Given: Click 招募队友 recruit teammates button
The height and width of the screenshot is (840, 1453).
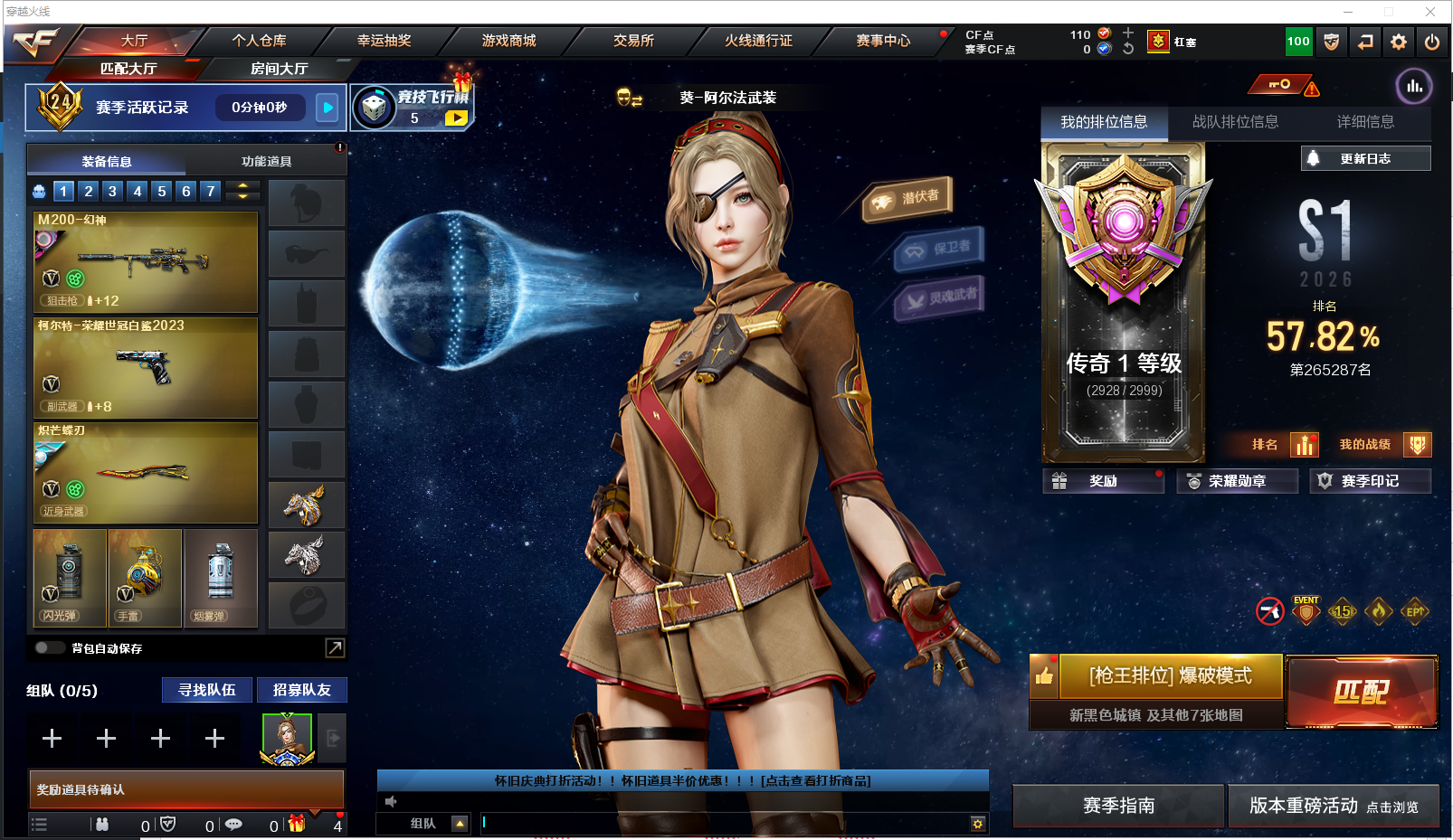Looking at the screenshot, I should [x=302, y=690].
